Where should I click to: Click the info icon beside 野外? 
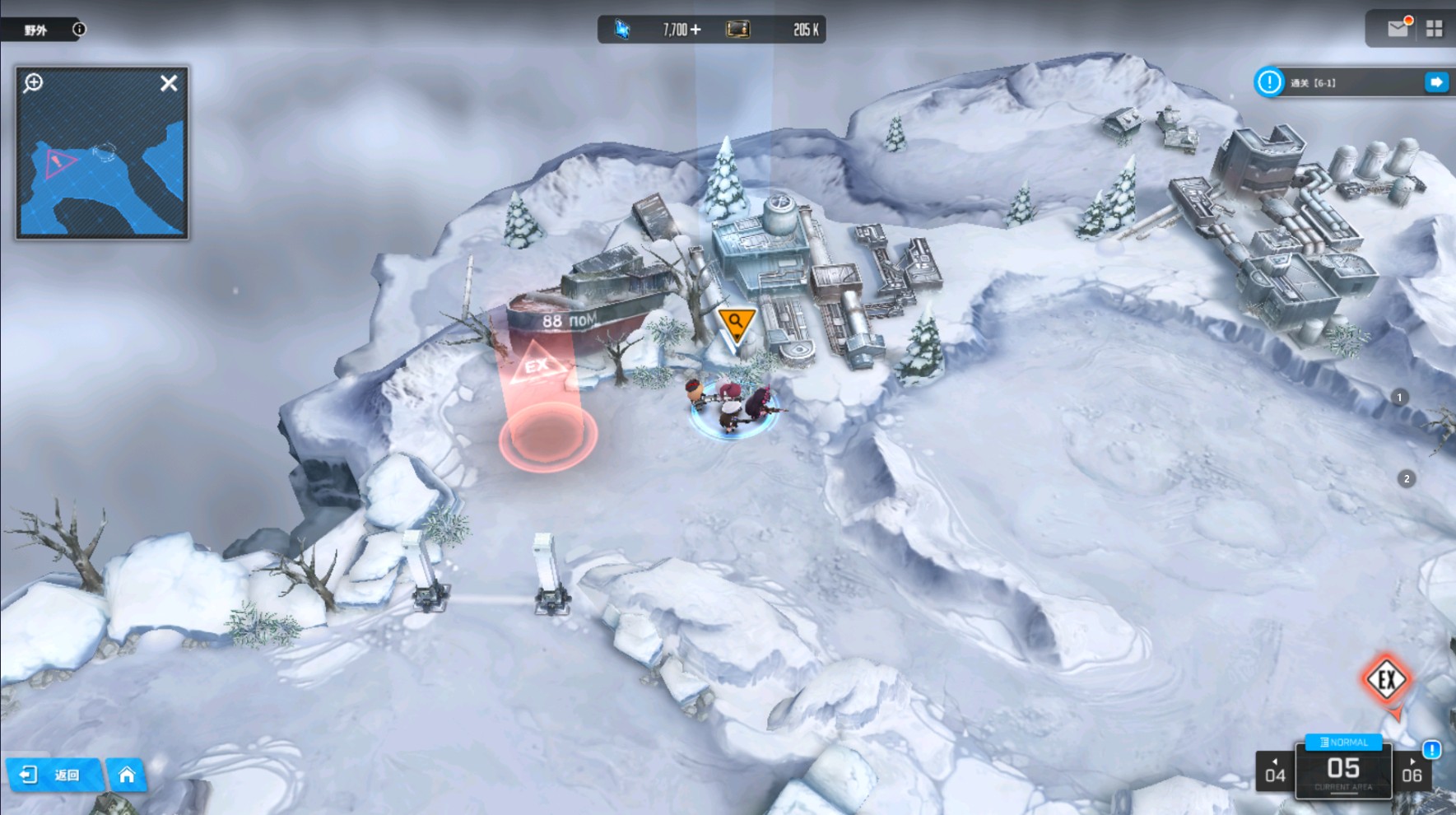(79, 30)
